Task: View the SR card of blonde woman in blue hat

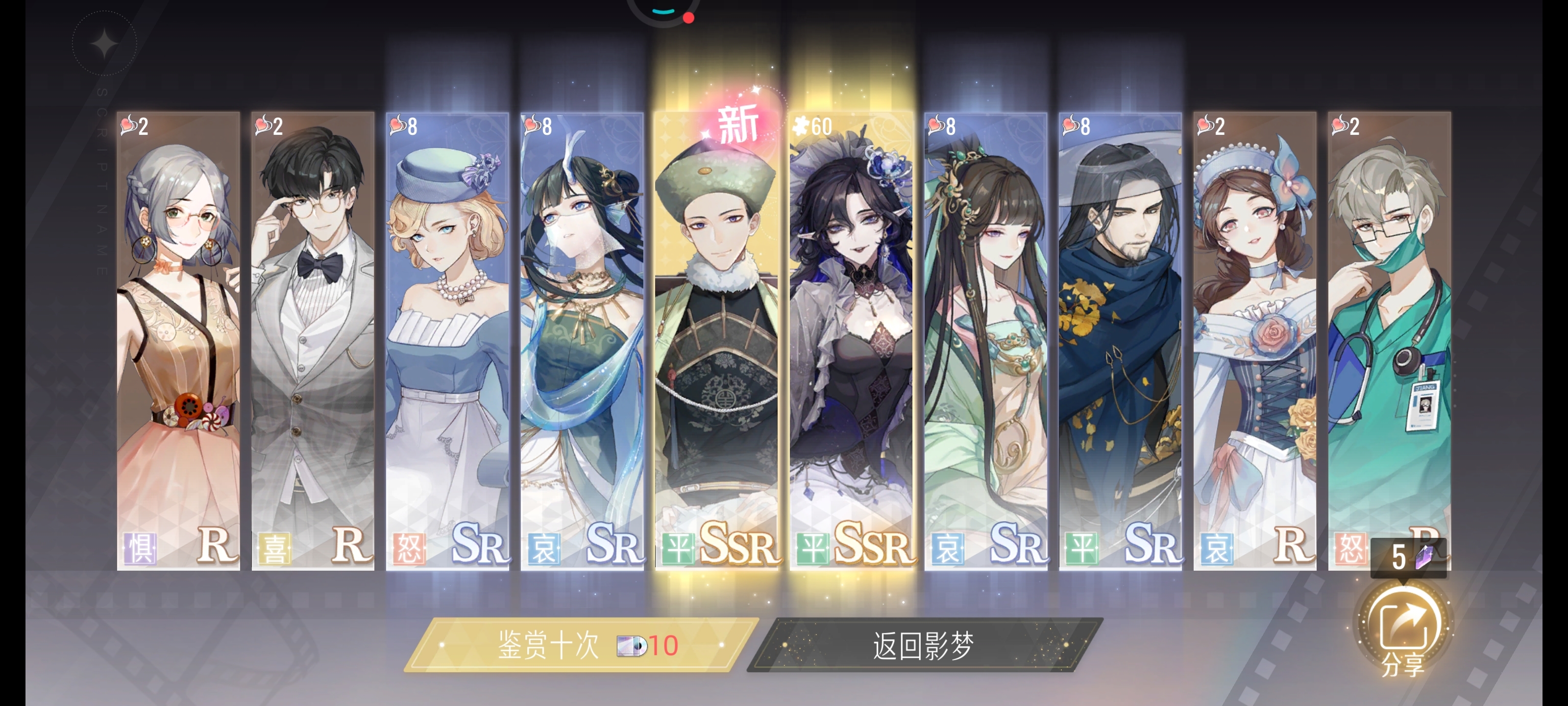Action: [447, 341]
